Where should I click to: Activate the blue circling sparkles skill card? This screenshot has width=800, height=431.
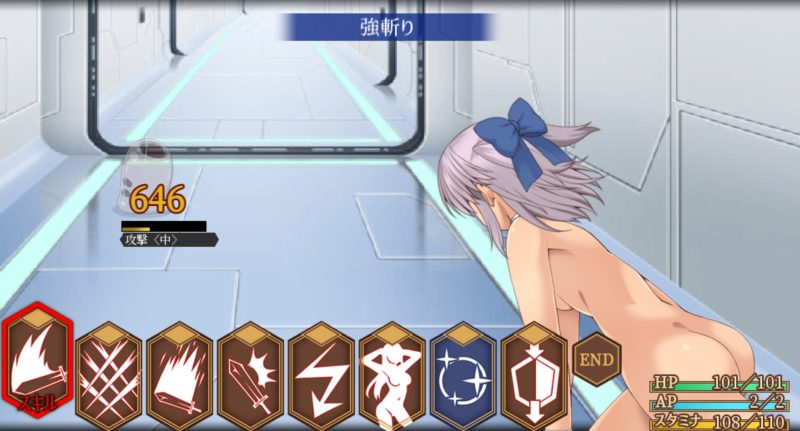(464, 371)
